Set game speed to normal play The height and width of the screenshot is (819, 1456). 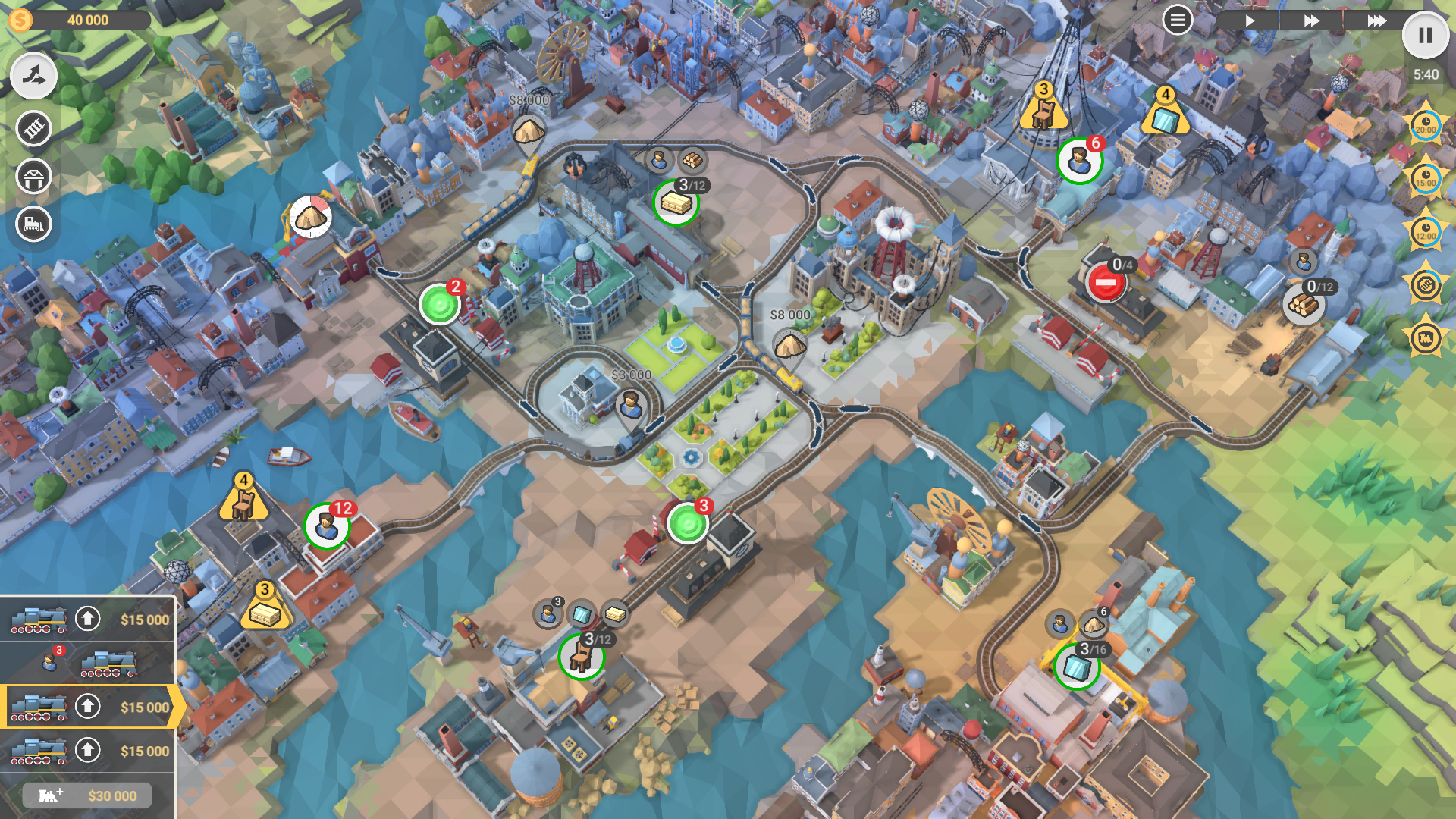click(1249, 20)
